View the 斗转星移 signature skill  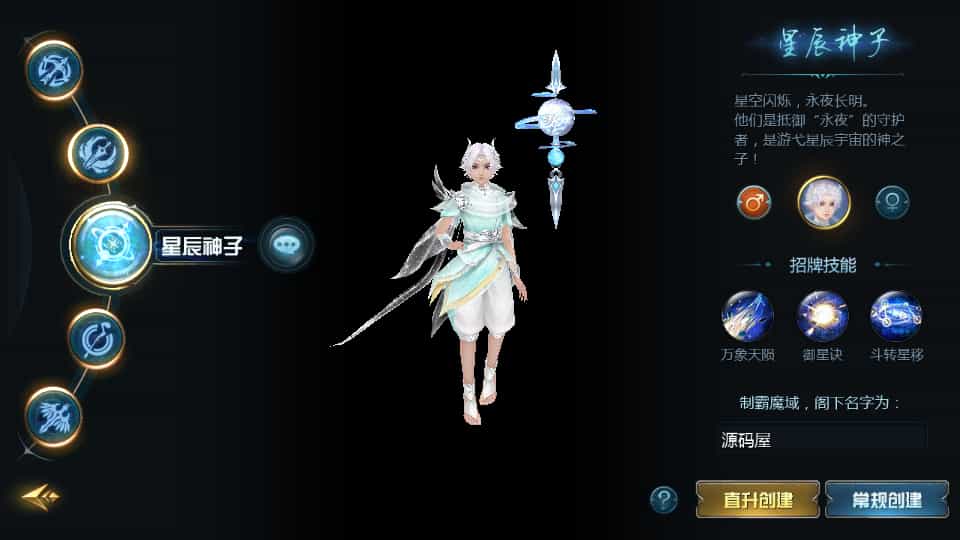point(895,316)
